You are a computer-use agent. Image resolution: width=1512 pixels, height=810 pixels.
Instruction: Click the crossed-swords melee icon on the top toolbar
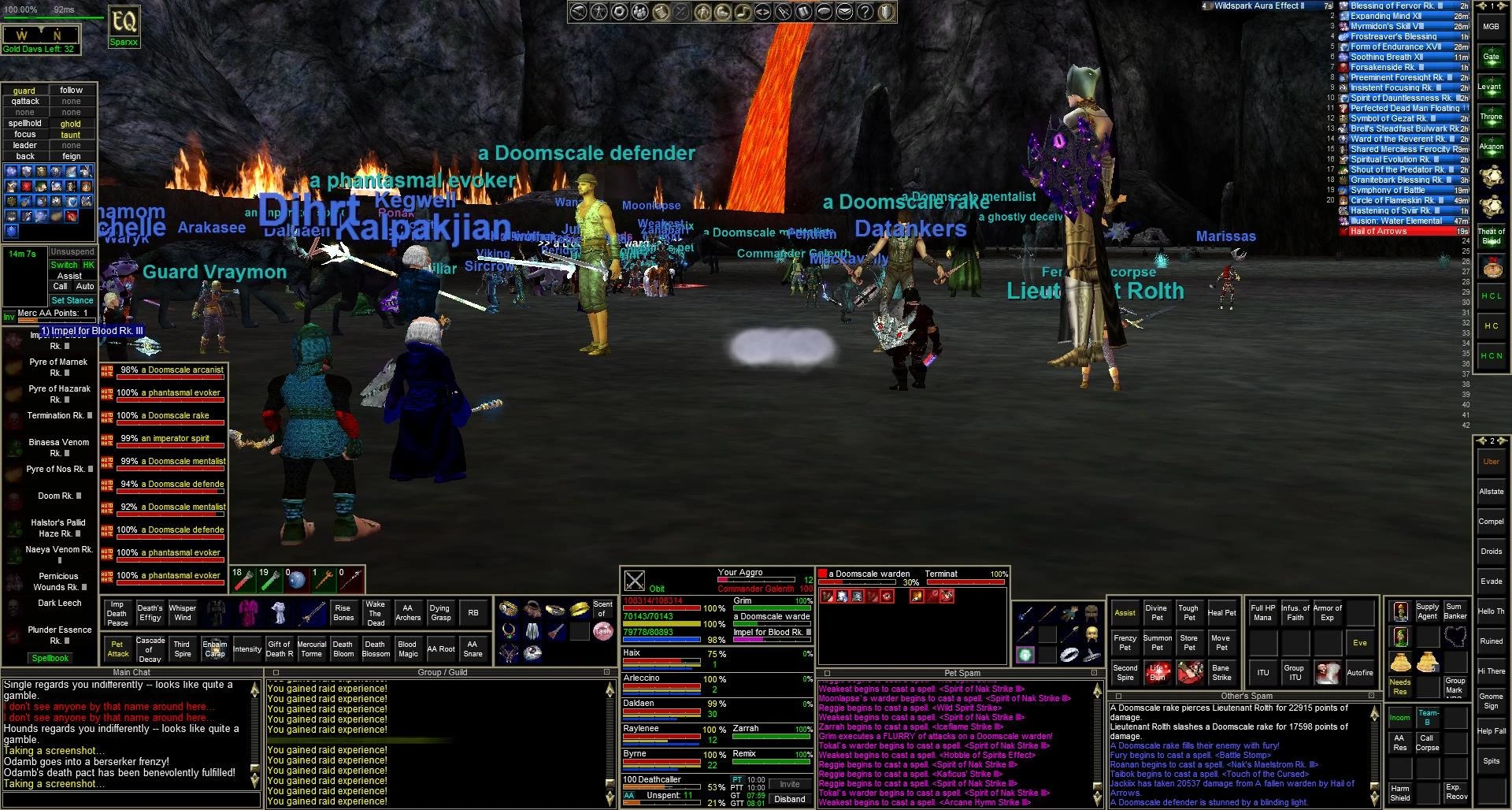680,12
